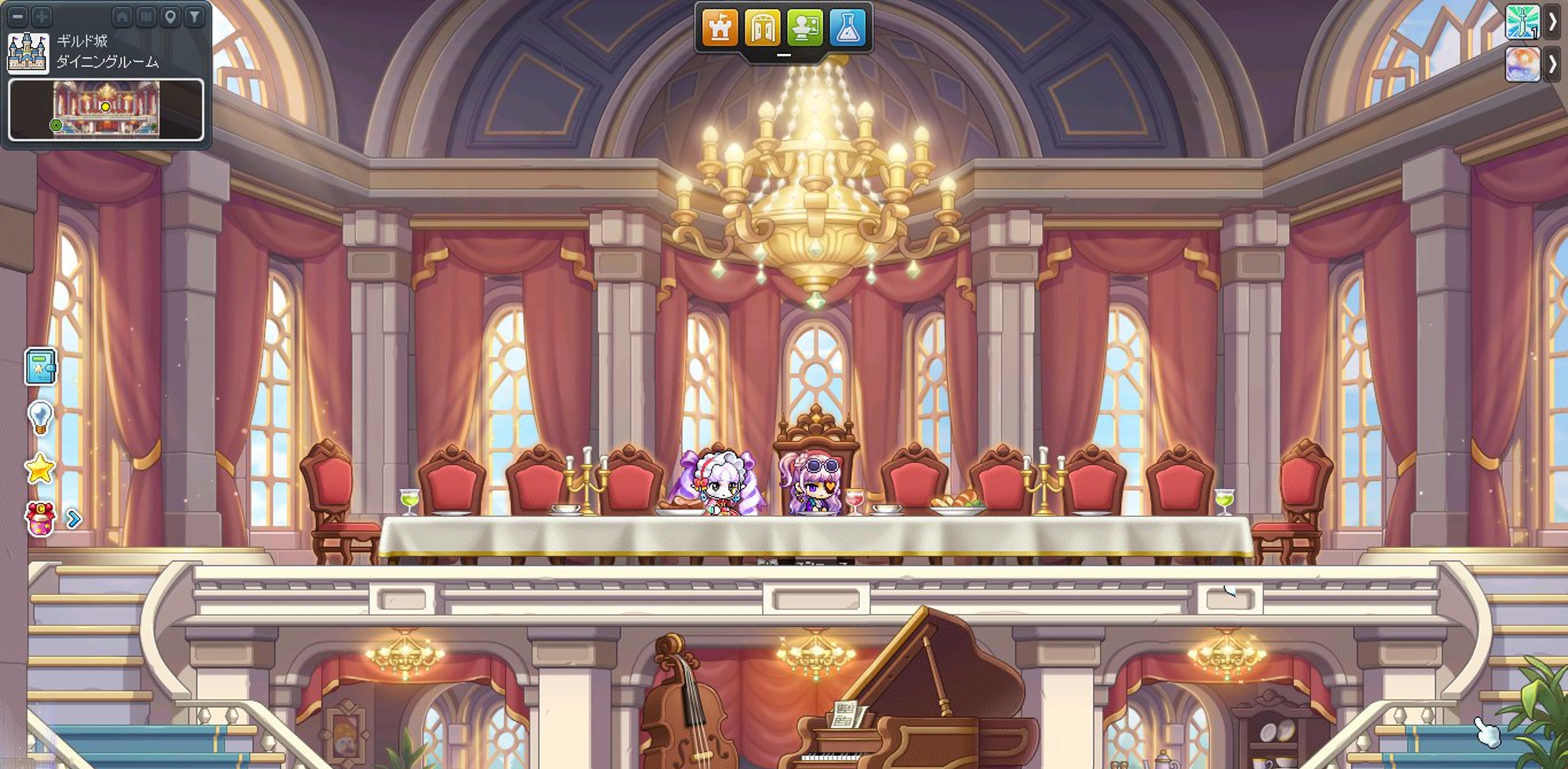Open the orange castle menu button
This screenshot has width=1568, height=769.
pyautogui.click(x=720, y=28)
